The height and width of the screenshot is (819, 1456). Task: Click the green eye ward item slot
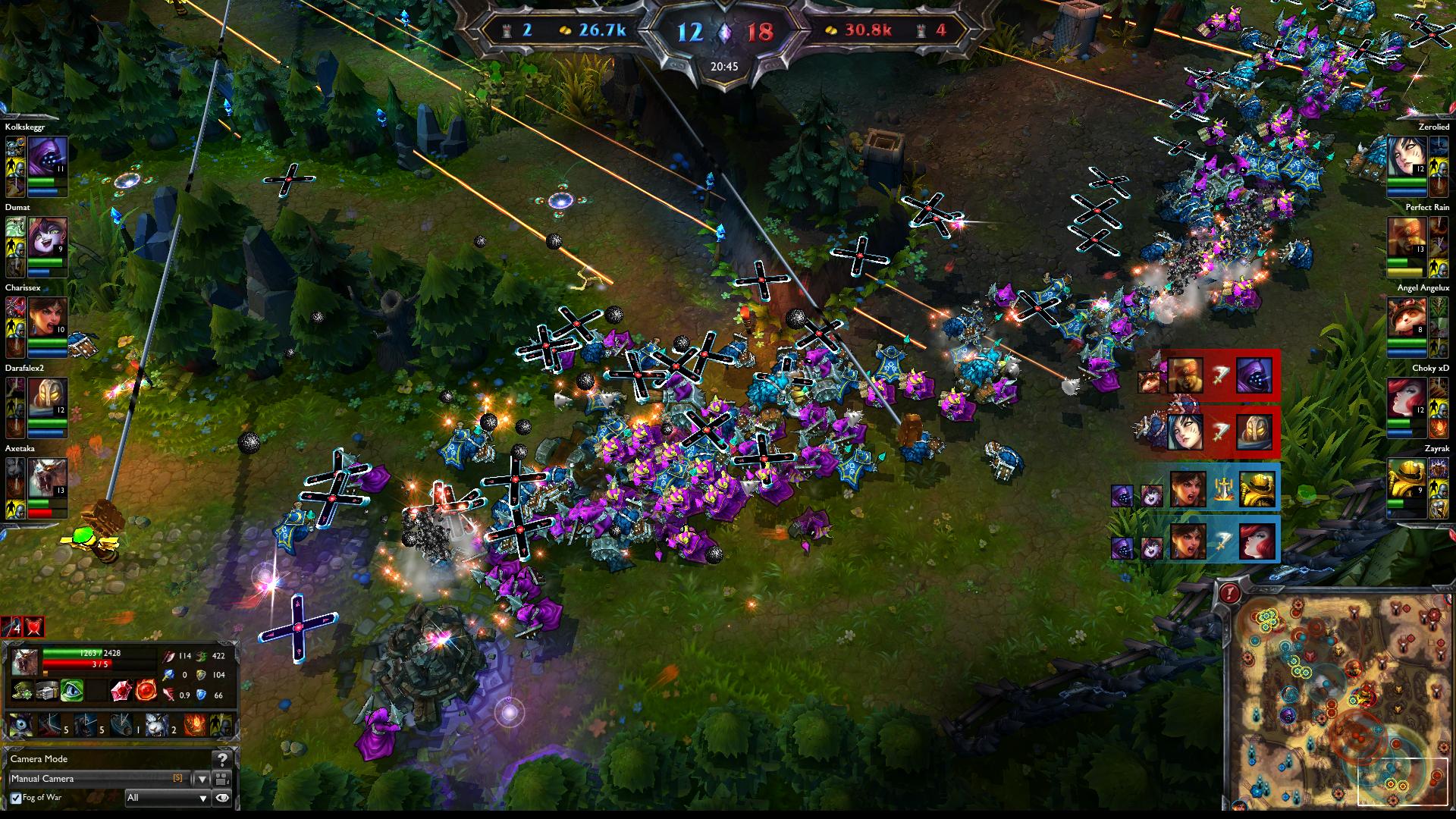(x=72, y=690)
